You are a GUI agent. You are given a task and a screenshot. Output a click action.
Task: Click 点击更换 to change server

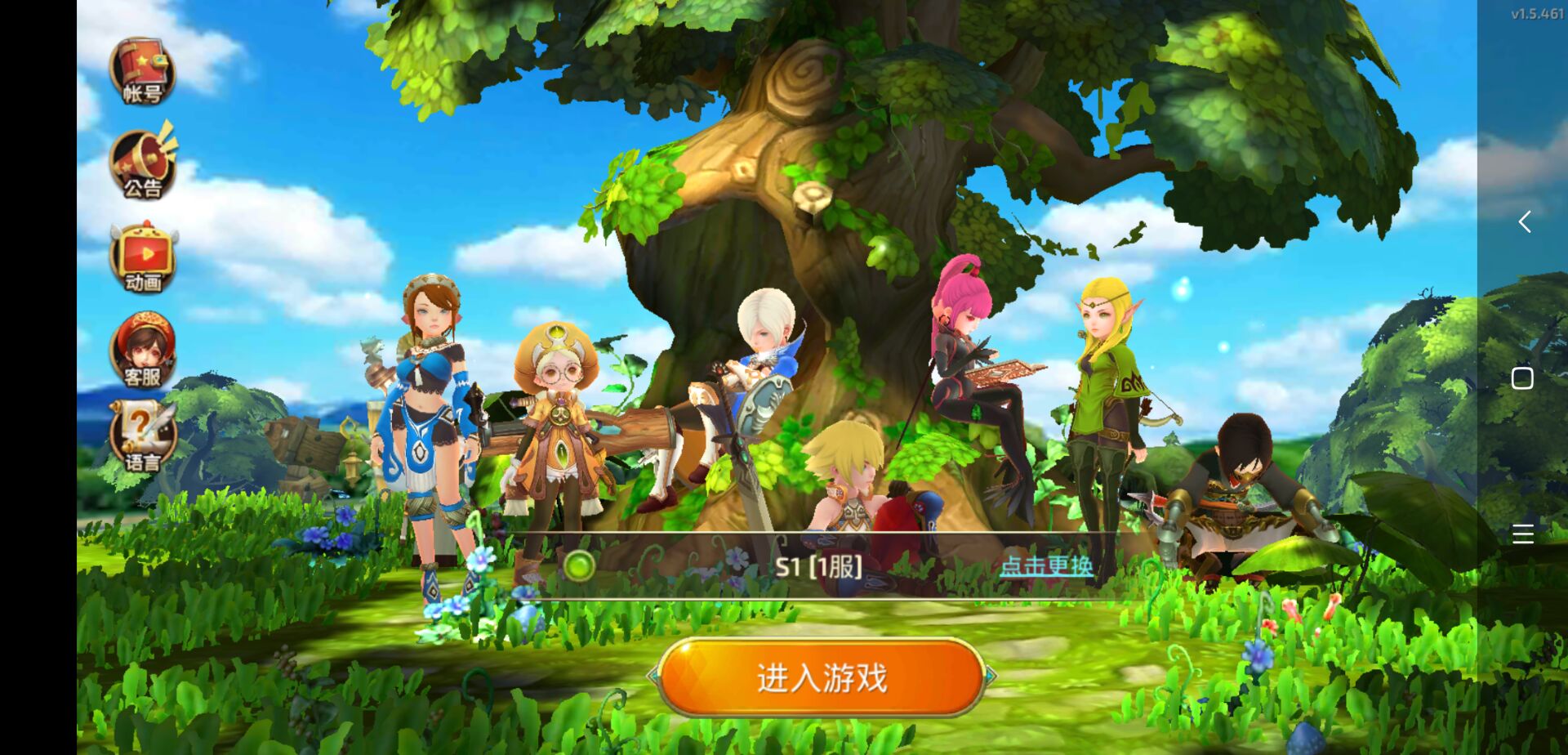coord(1046,565)
